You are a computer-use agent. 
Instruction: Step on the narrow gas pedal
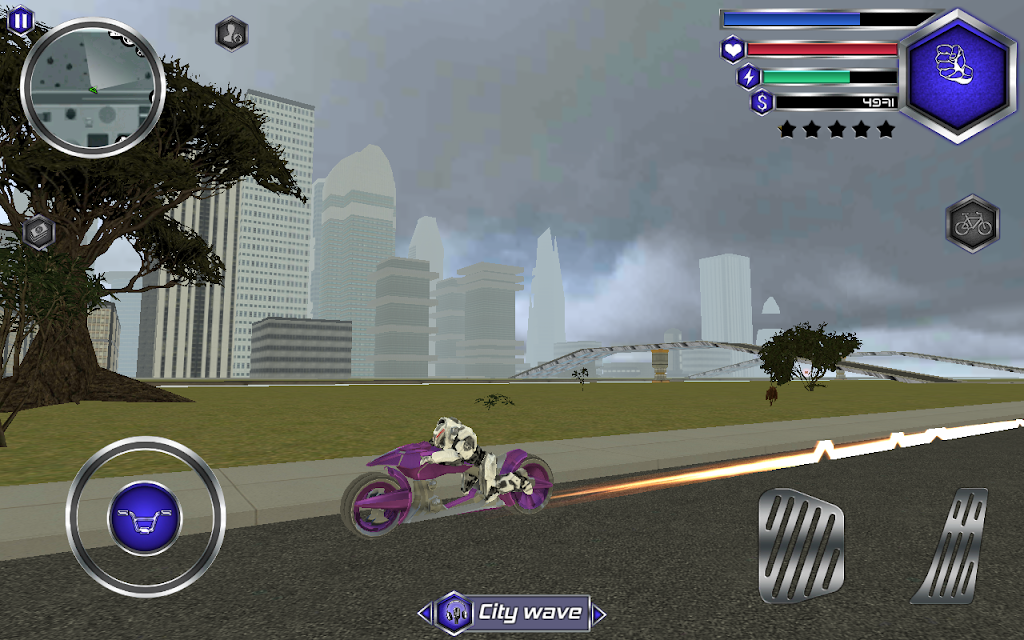(950, 545)
